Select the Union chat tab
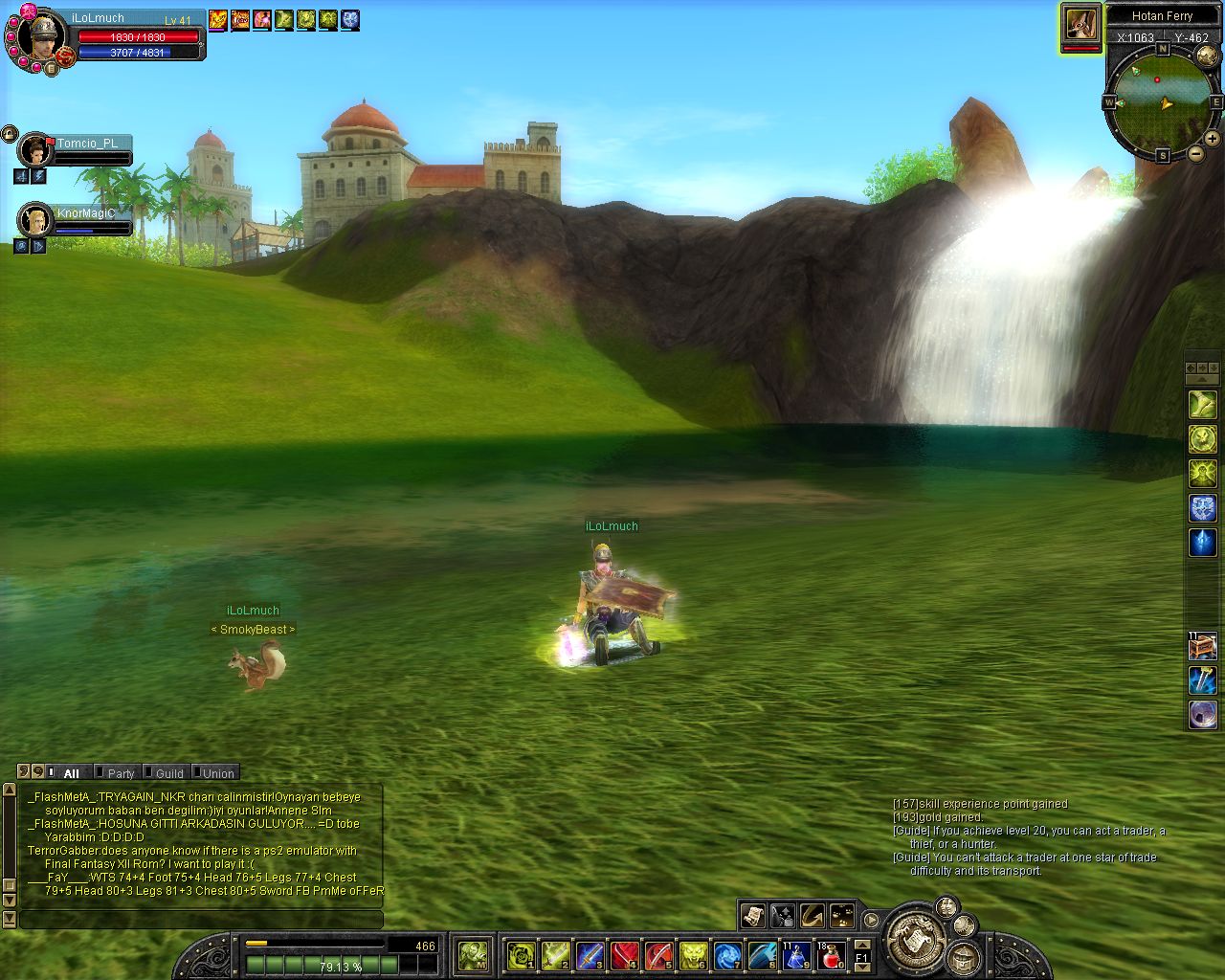Image resolution: width=1225 pixels, height=980 pixels. [x=217, y=773]
